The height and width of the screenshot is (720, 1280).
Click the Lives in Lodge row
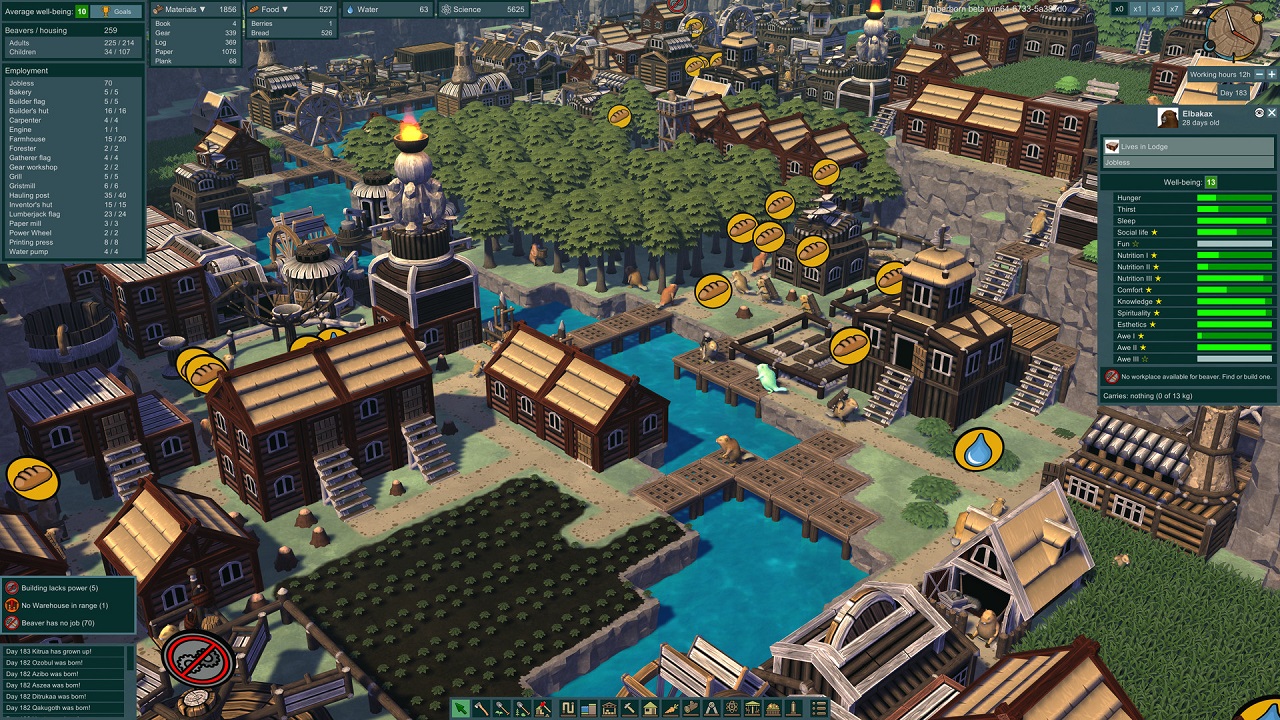point(1188,146)
